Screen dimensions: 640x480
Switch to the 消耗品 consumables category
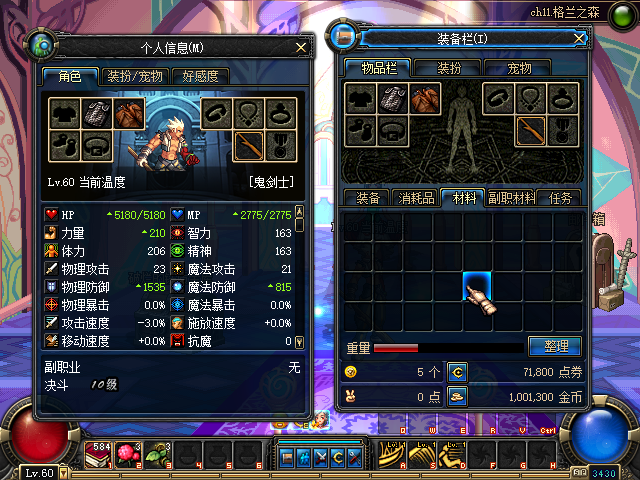(415, 198)
